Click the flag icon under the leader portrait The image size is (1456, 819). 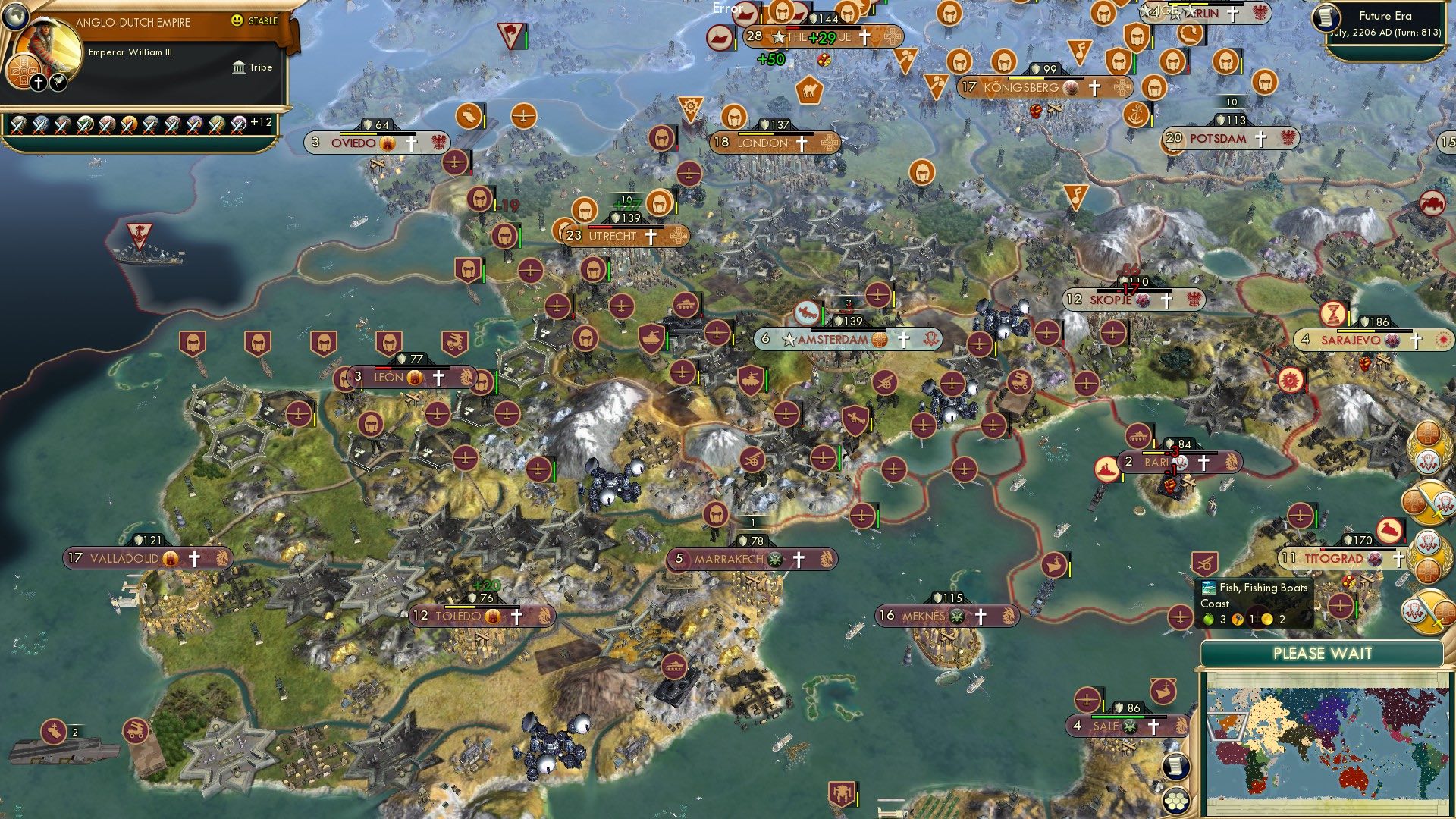tap(58, 83)
